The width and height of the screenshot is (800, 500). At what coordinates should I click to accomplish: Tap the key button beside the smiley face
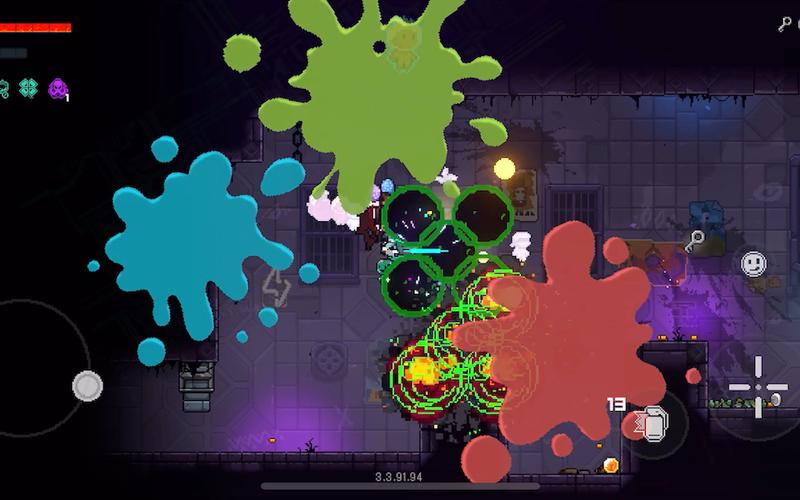(x=696, y=240)
